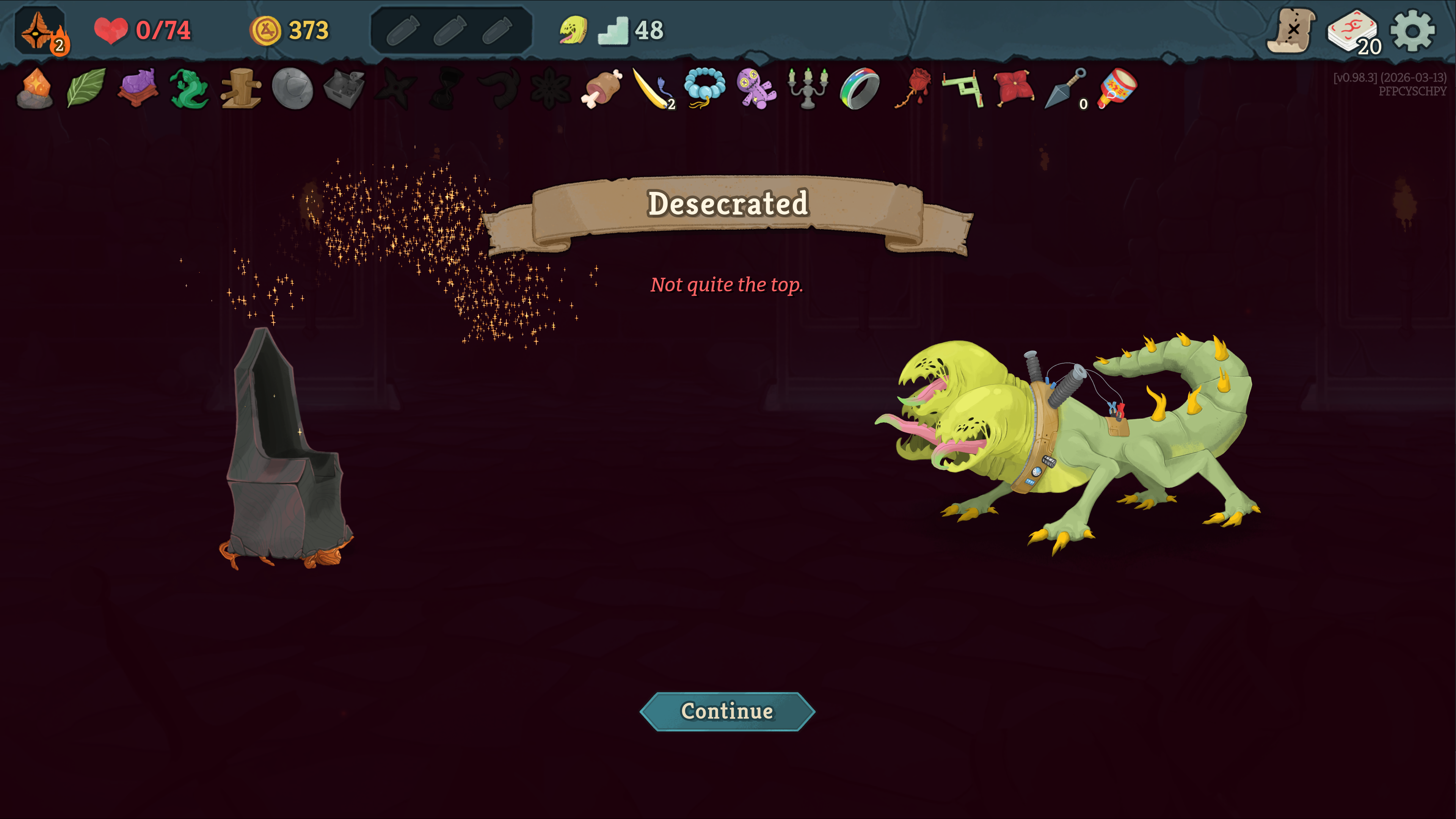Open the settings gear menu
The height and width of the screenshot is (819, 1456).
click(x=1412, y=30)
